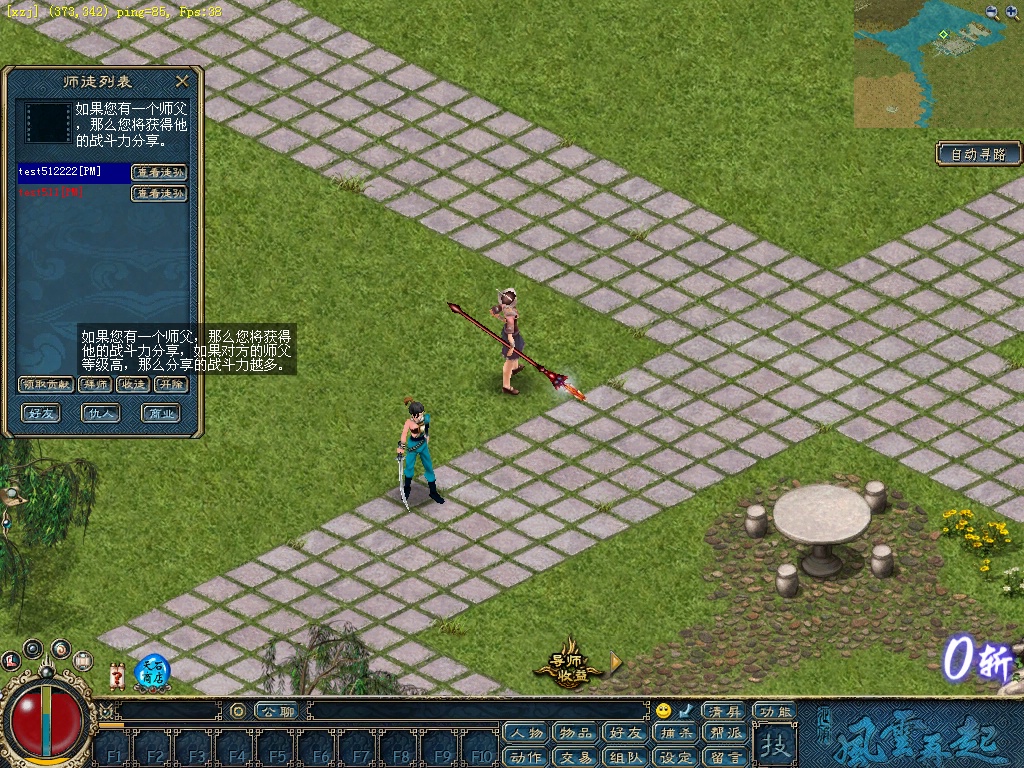
Task: Choose the 拜师 button
Action: [97, 384]
